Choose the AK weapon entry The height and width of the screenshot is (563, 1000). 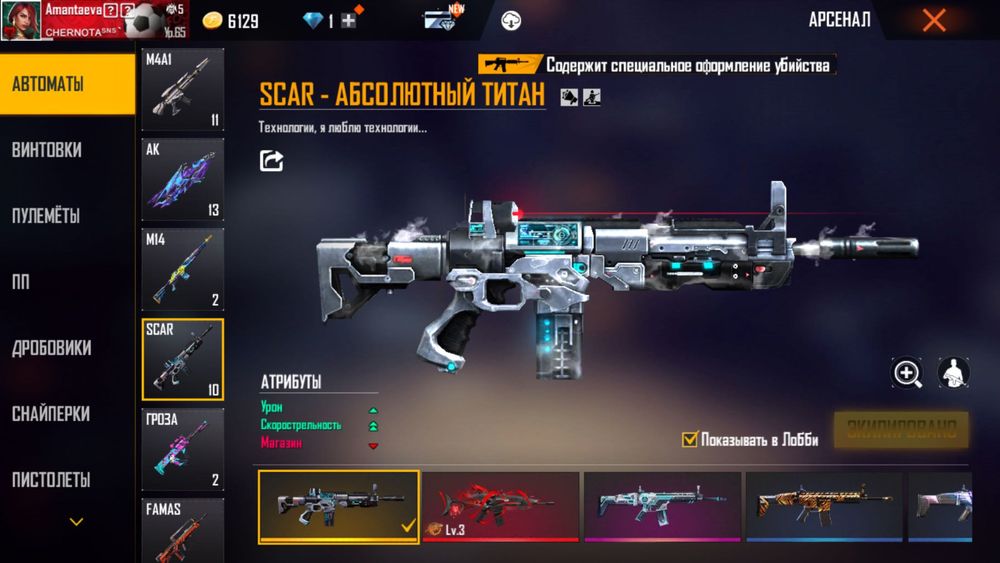(182, 179)
